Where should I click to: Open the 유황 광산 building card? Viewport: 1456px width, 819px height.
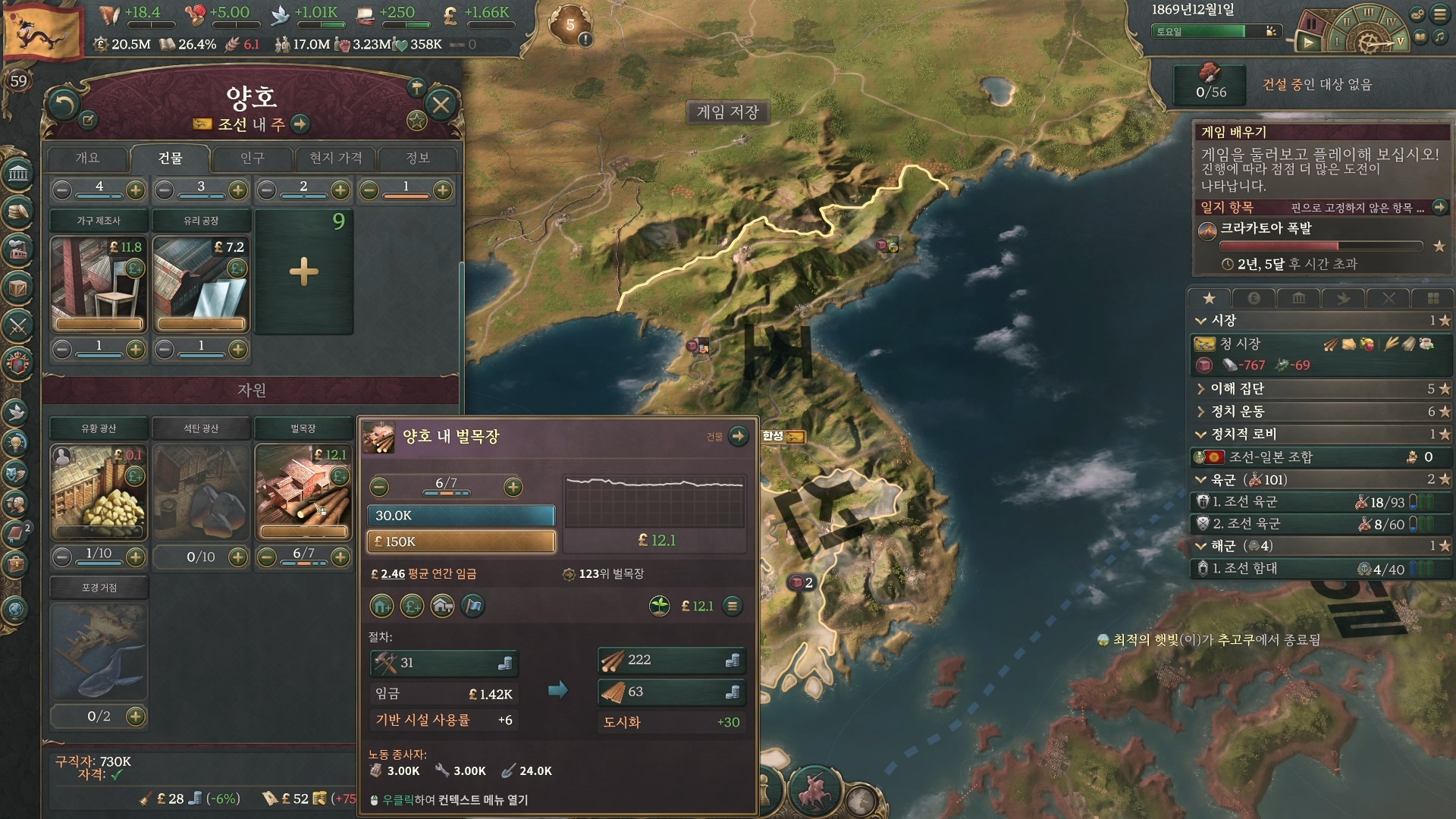pyautogui.click(x=99, y=491)
